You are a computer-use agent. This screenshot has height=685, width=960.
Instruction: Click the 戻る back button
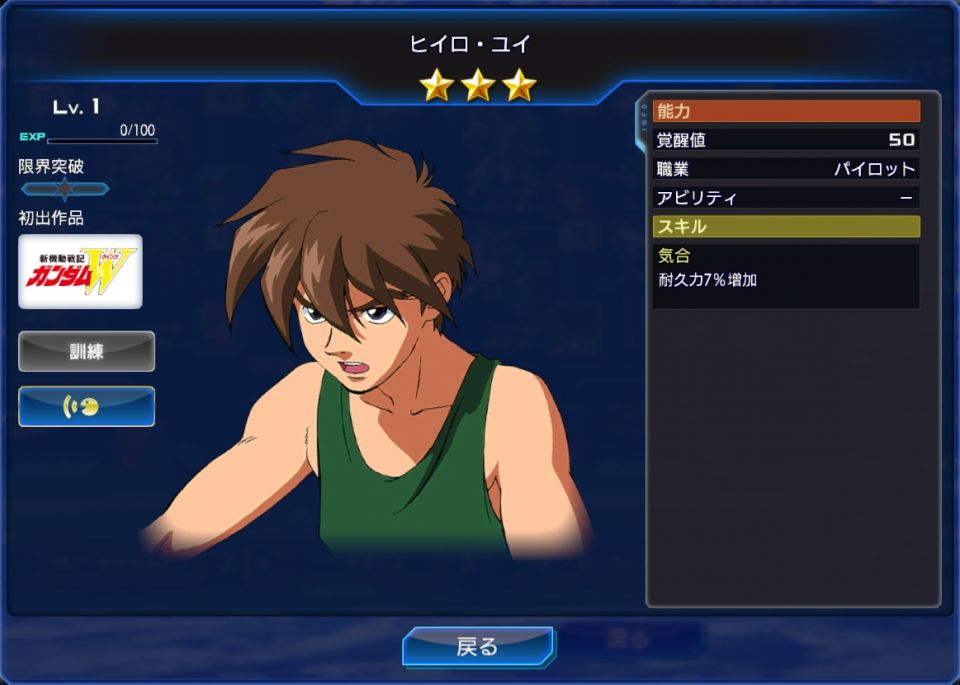[x=478, y=646]
